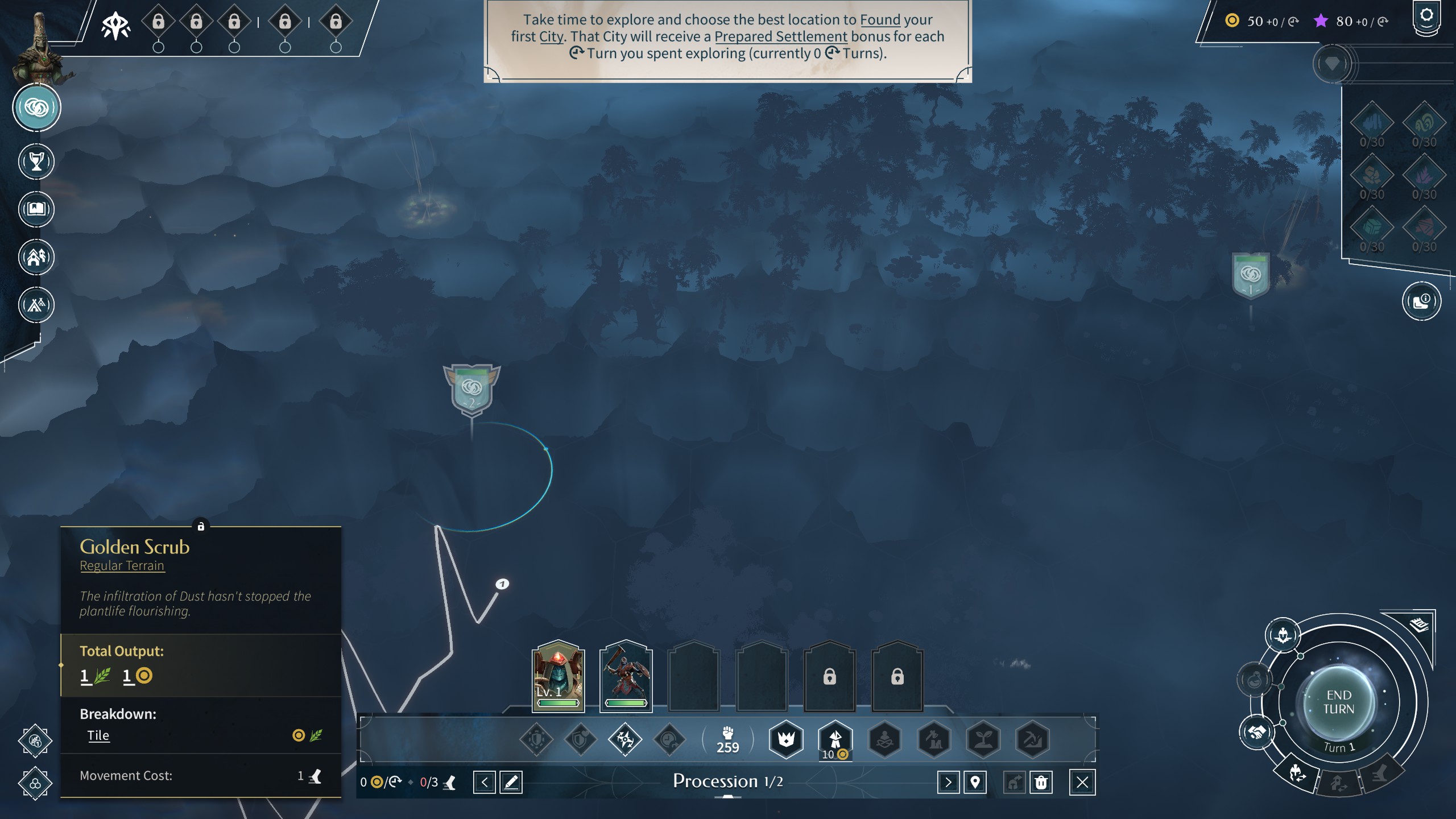Select the warrior unit card with axe
The height and width of the screenshot is (819, 1456).
(626, 676)
